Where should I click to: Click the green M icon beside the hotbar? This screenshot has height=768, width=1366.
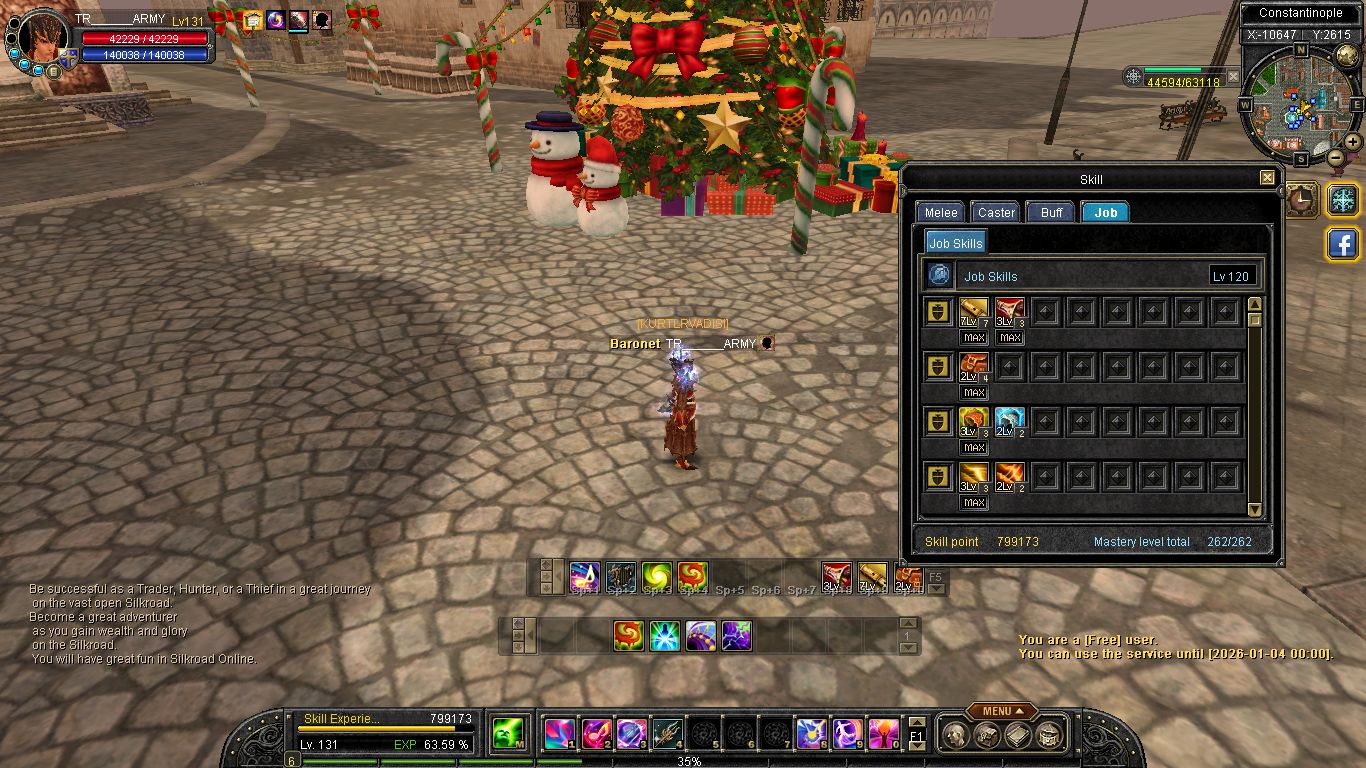coord(509,735)
